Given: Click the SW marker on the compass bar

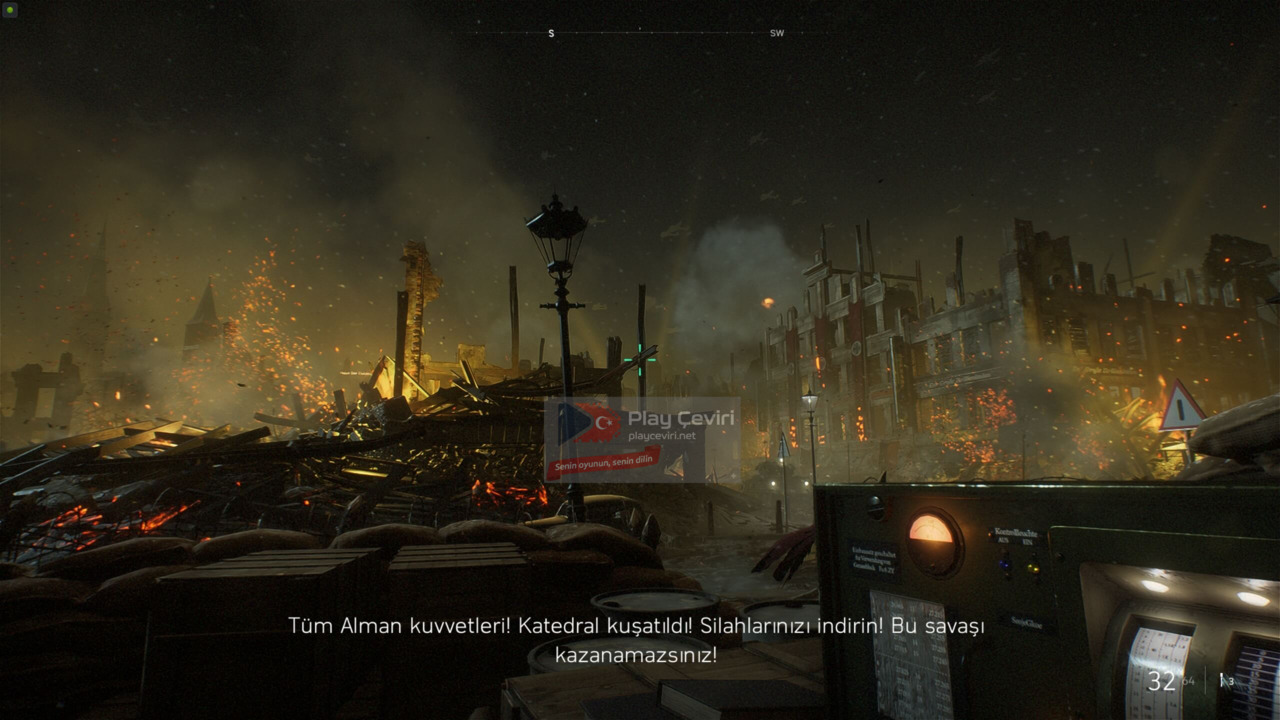Looking at the screenshot, I should pyautogui.click(x=777, y=33).
